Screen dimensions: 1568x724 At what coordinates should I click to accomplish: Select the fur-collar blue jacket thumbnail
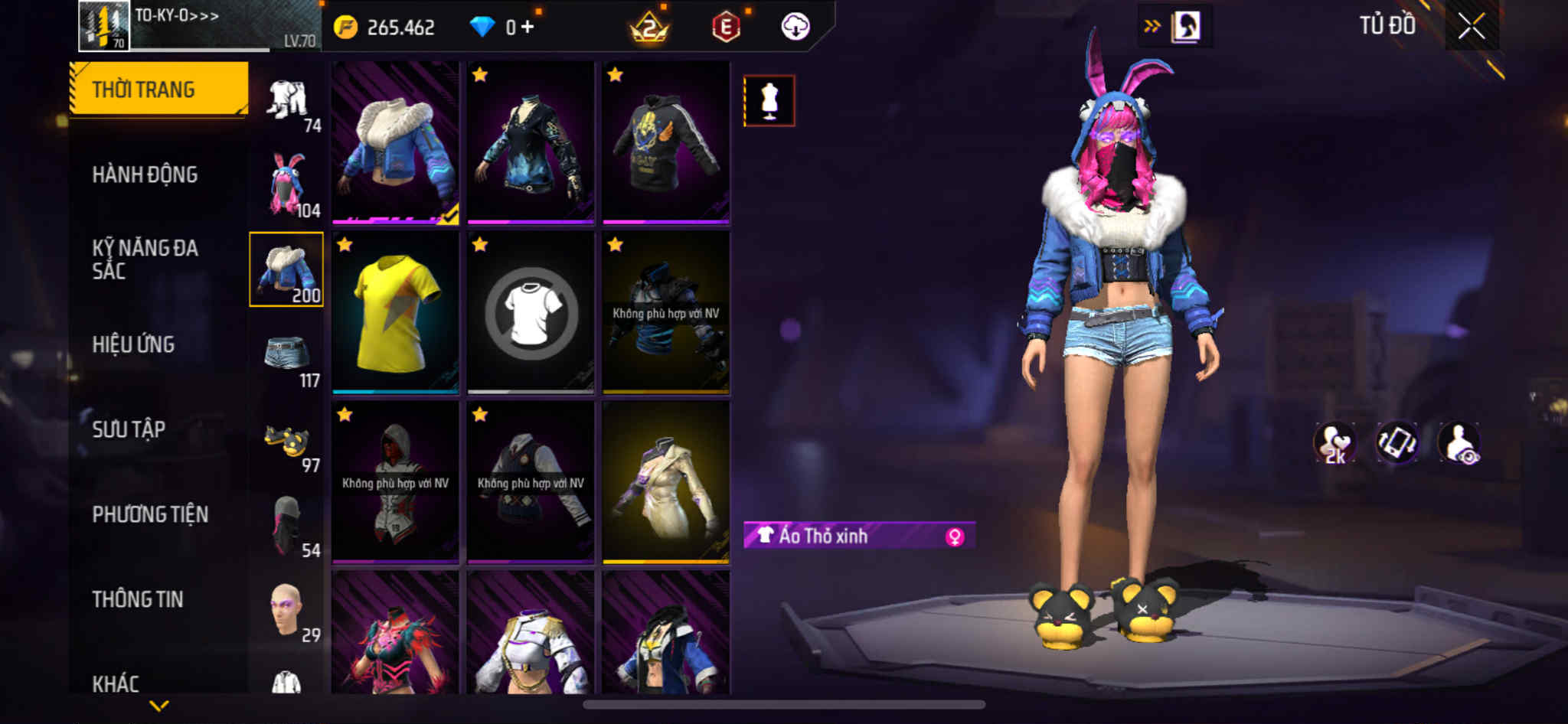tap(395, 143)
